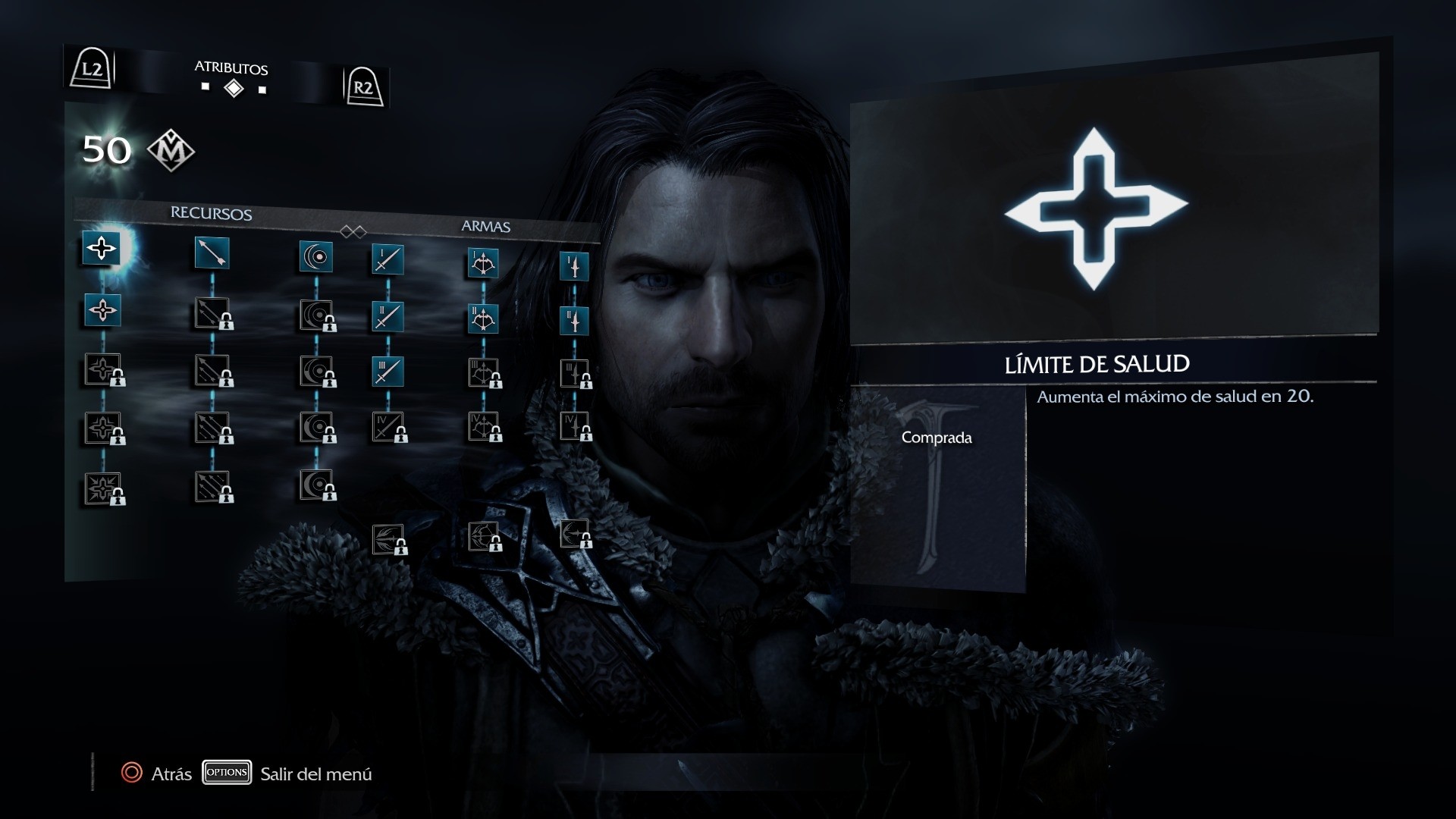
Task: Select the top health limit upgrade
Action: pyautogui.click(x=102, y=248)
